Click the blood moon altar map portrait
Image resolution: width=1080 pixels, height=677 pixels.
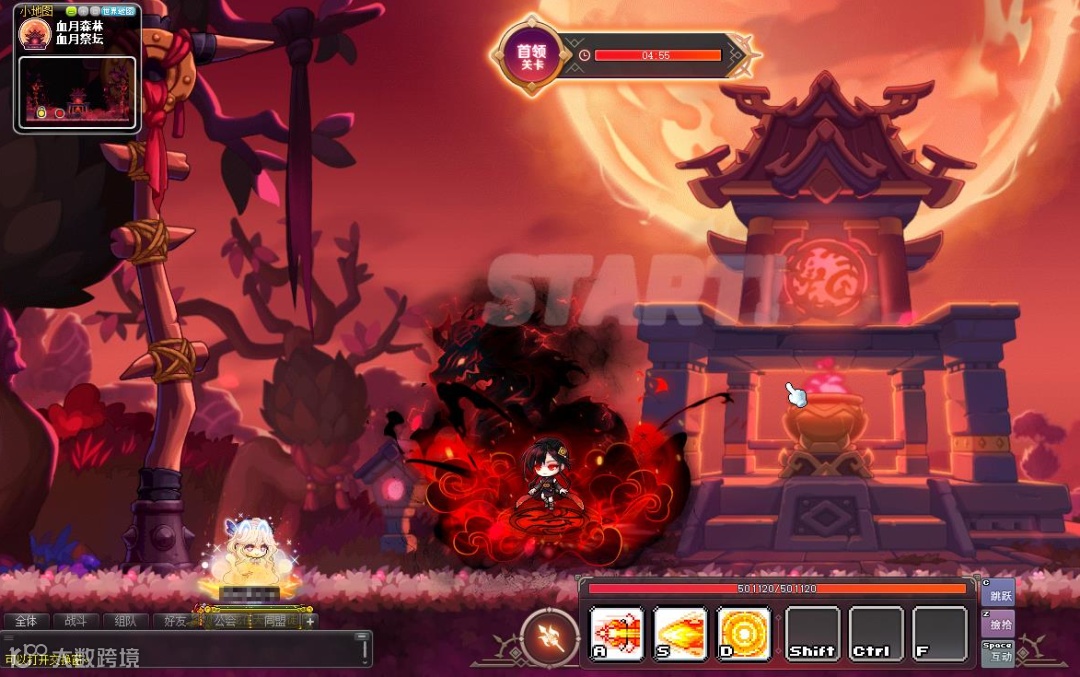[35, 34]
